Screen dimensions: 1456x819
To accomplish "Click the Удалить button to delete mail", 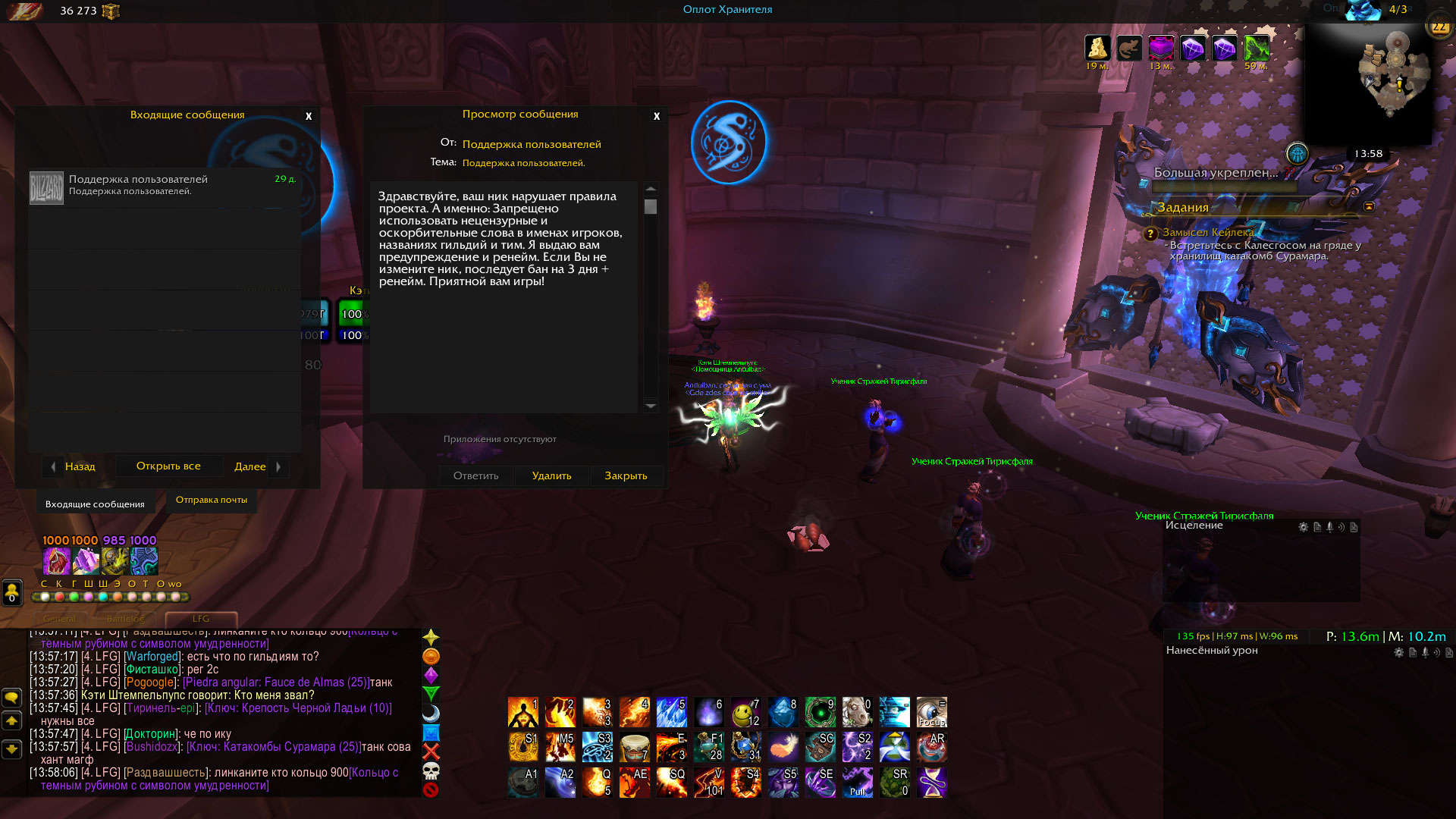I will tap(551, 475).
